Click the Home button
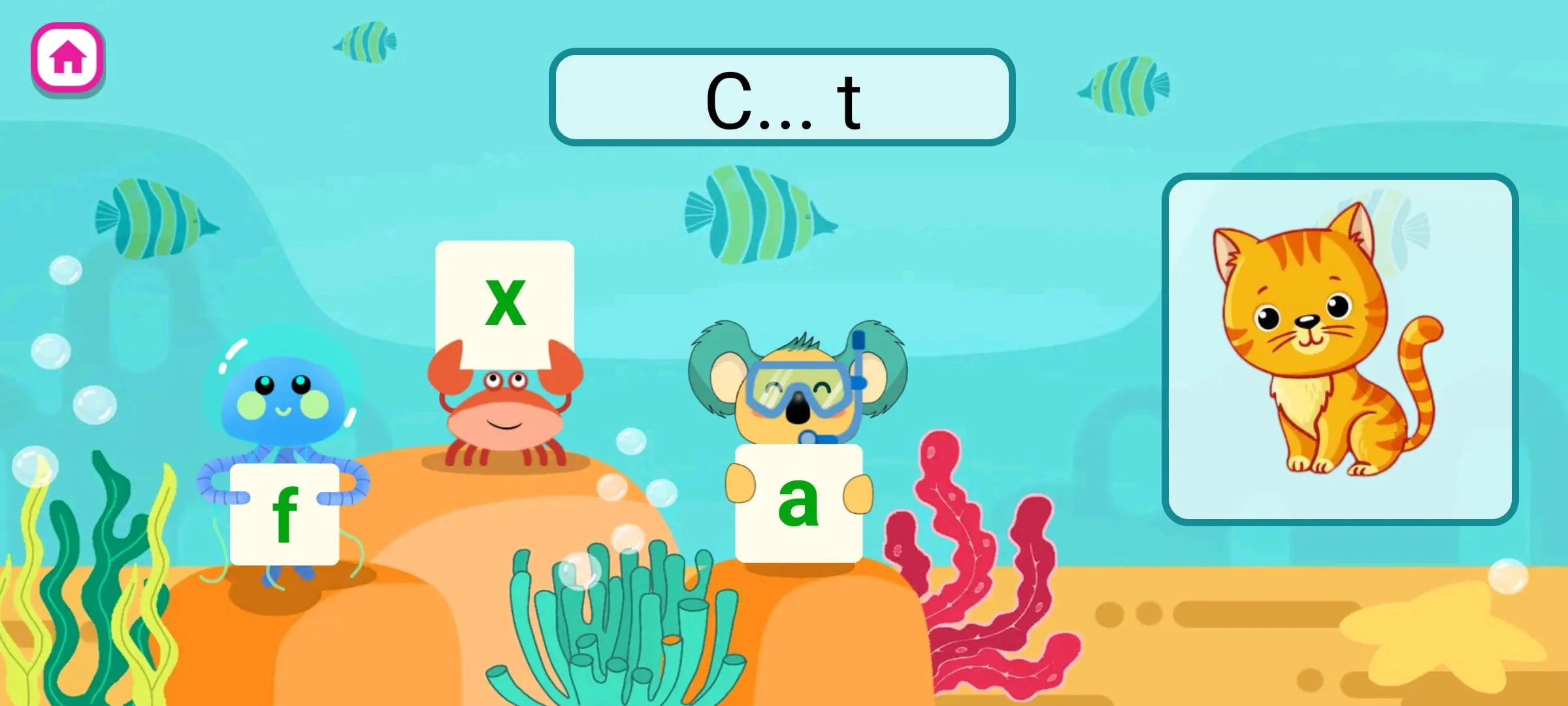The height and width of the screenshot is (706, 1568). [x=67, y=56]
